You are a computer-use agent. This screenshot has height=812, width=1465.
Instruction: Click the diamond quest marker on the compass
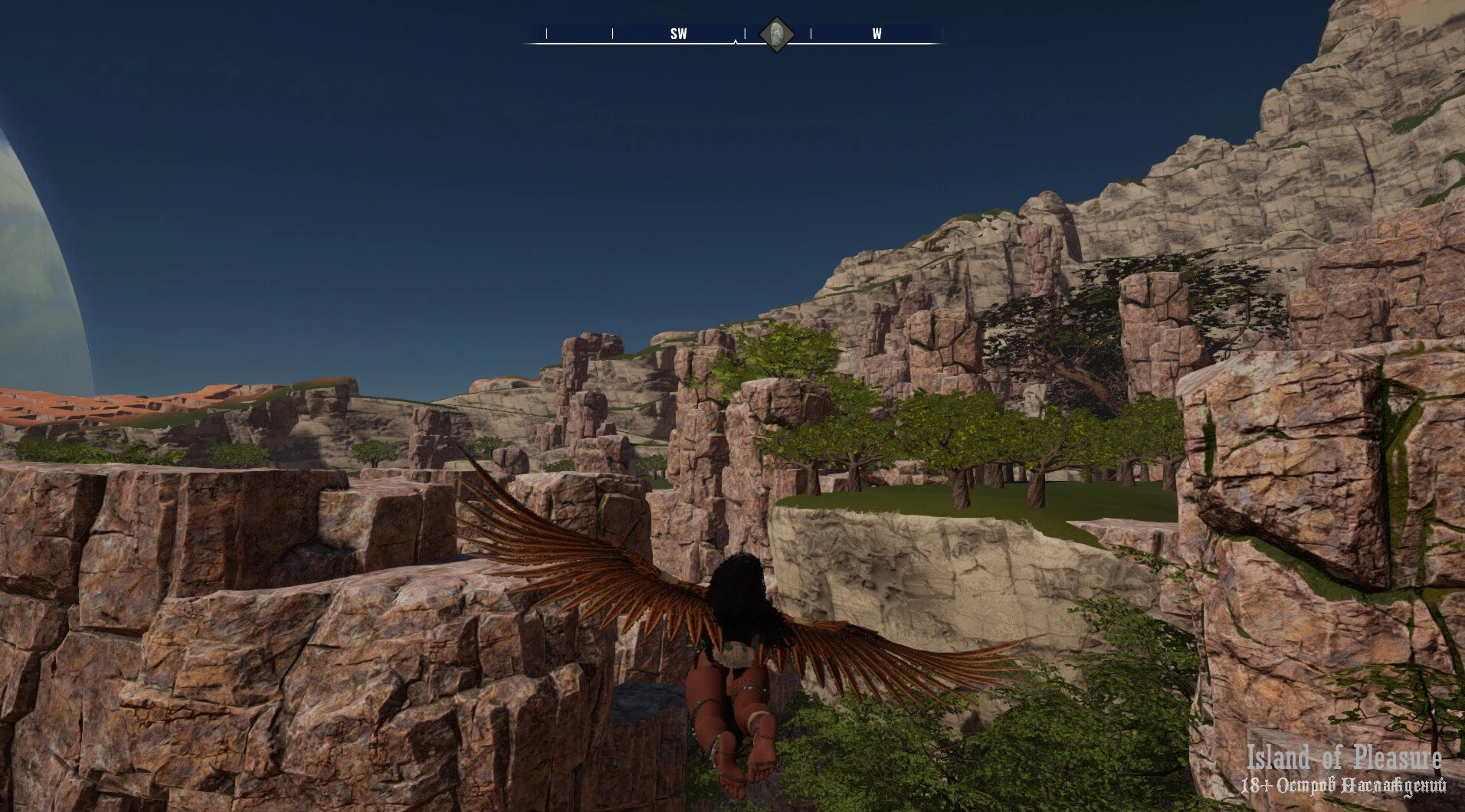776,34
